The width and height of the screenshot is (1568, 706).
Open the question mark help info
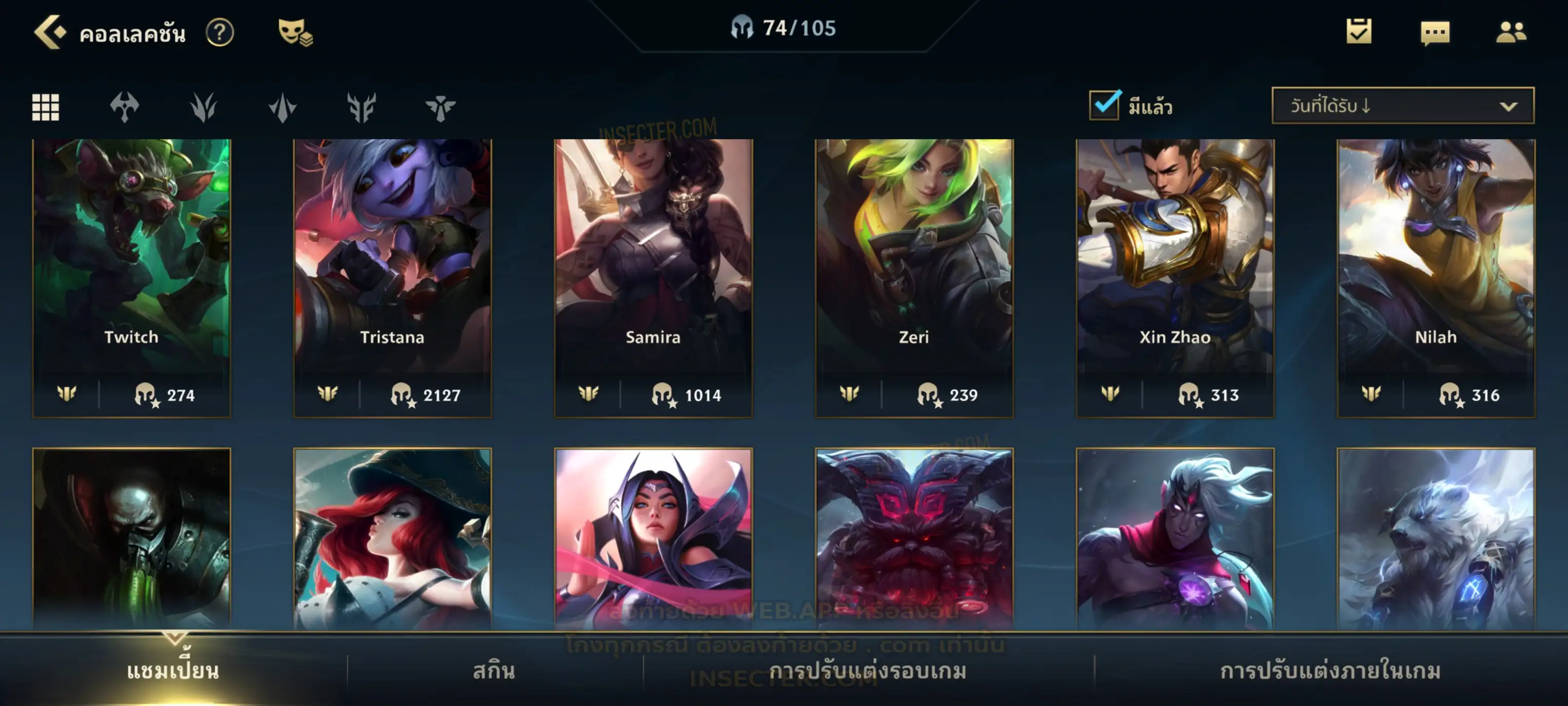click(219, 32)
